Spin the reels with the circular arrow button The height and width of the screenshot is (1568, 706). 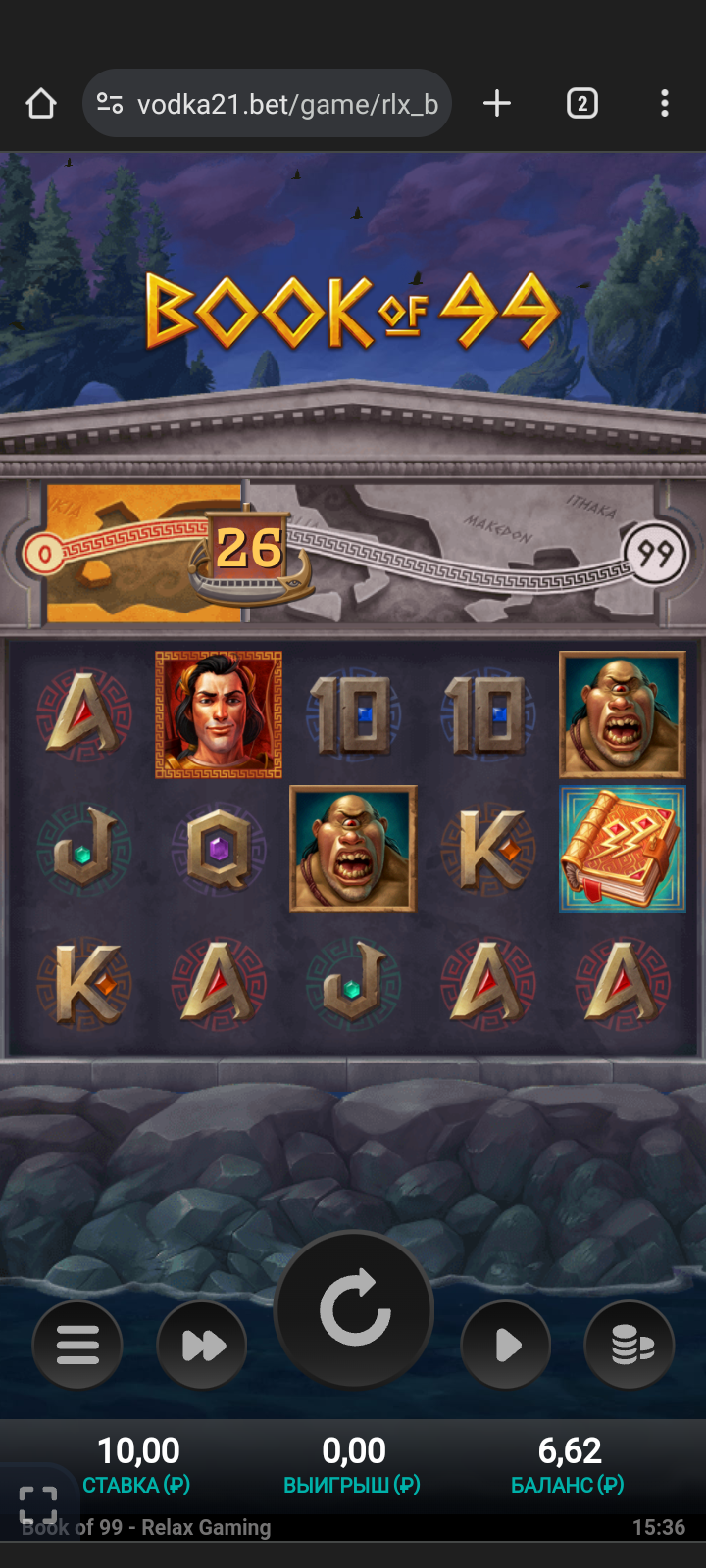354,1309
